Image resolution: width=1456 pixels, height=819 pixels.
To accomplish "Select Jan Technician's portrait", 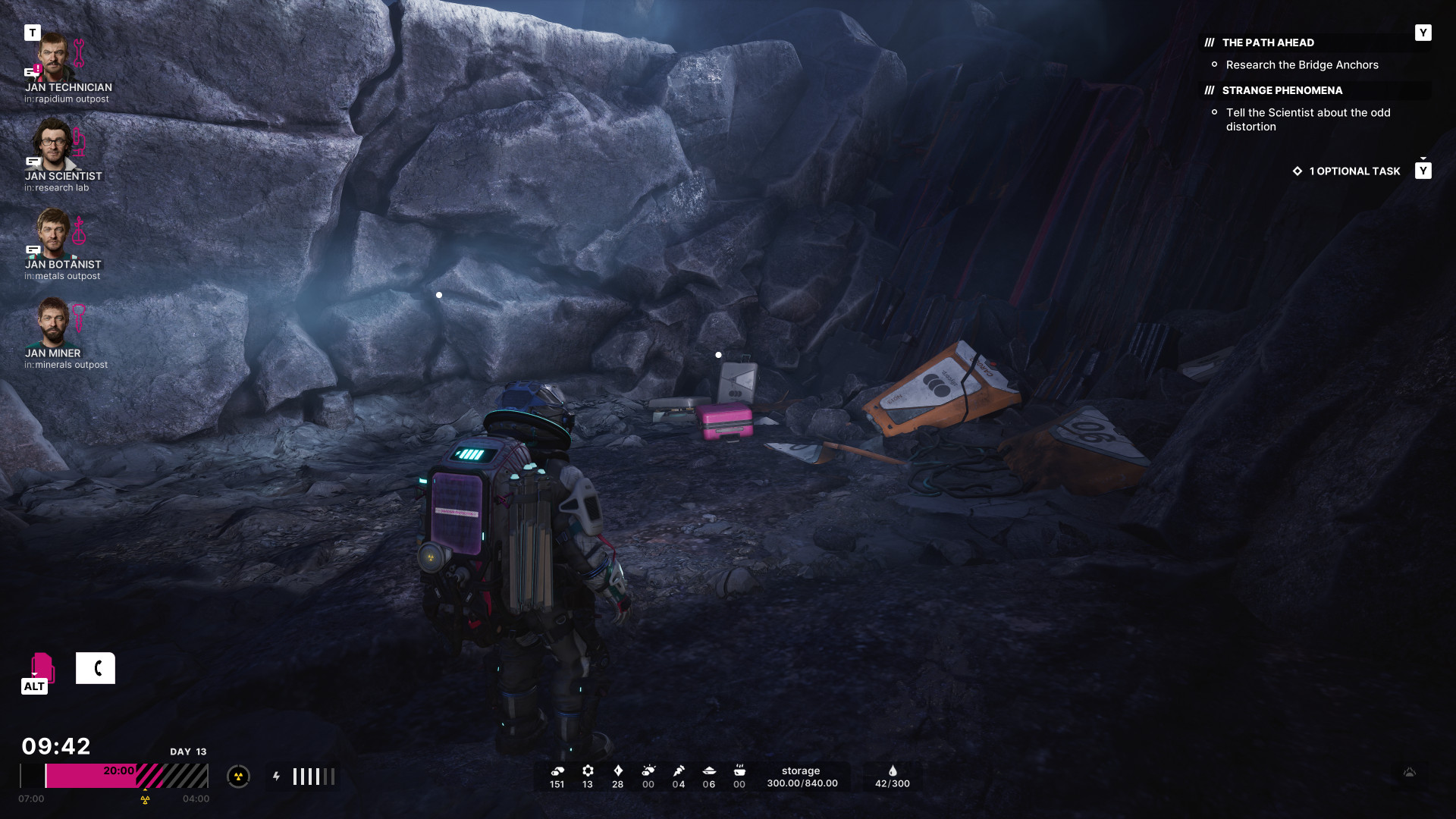I will point(53,58).
